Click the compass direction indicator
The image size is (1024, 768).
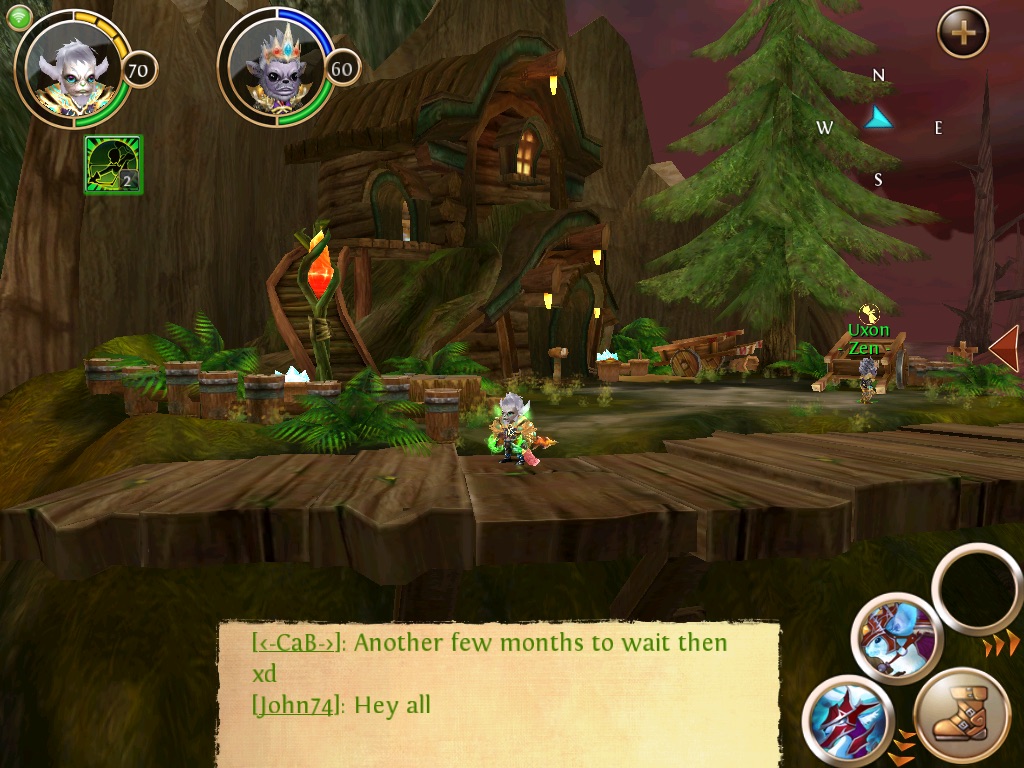pos(879,120)
